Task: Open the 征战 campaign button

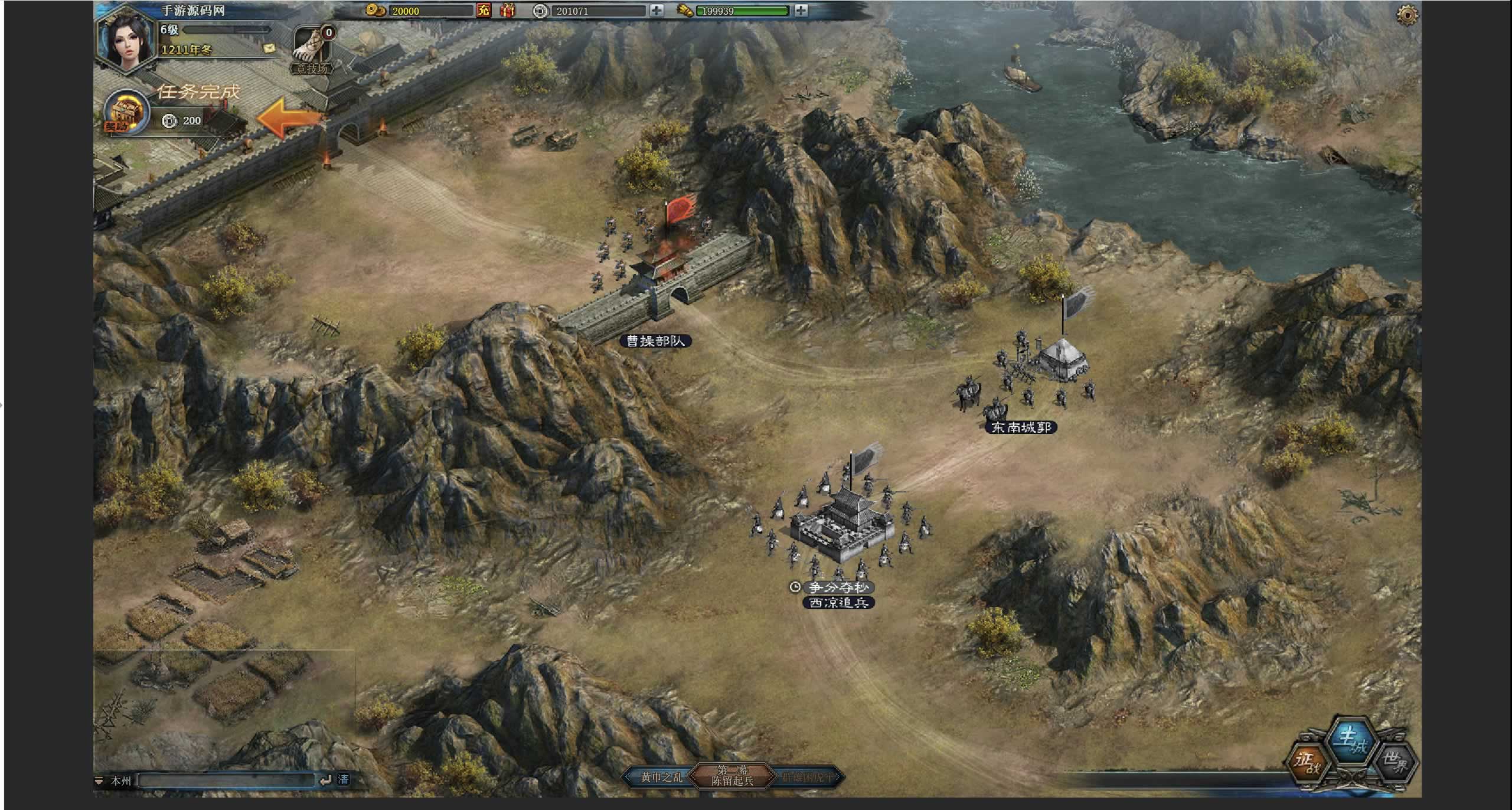Action: [x=1308, y=764]
